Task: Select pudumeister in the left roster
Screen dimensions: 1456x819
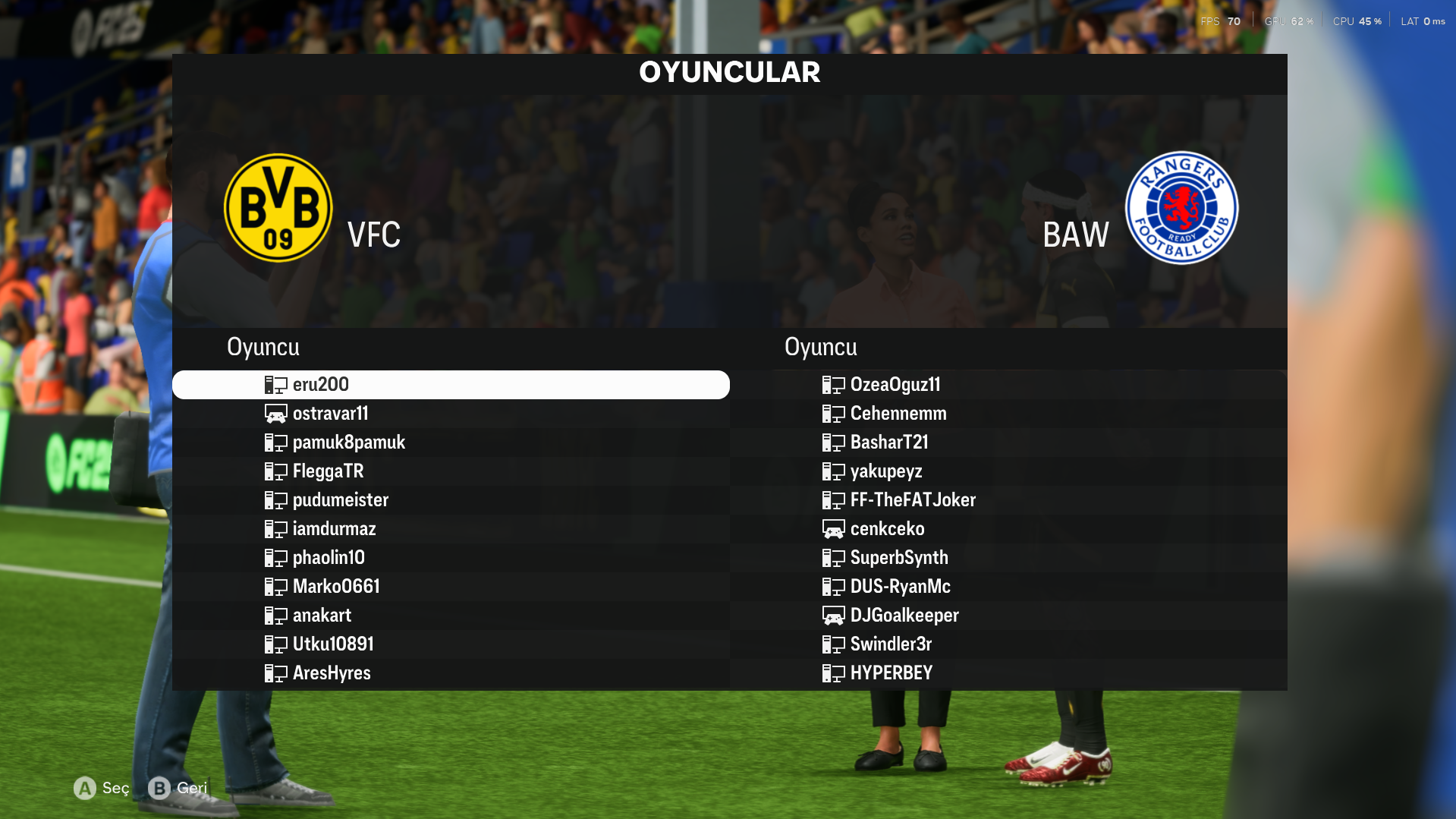Action: click(x=340, y=500)
